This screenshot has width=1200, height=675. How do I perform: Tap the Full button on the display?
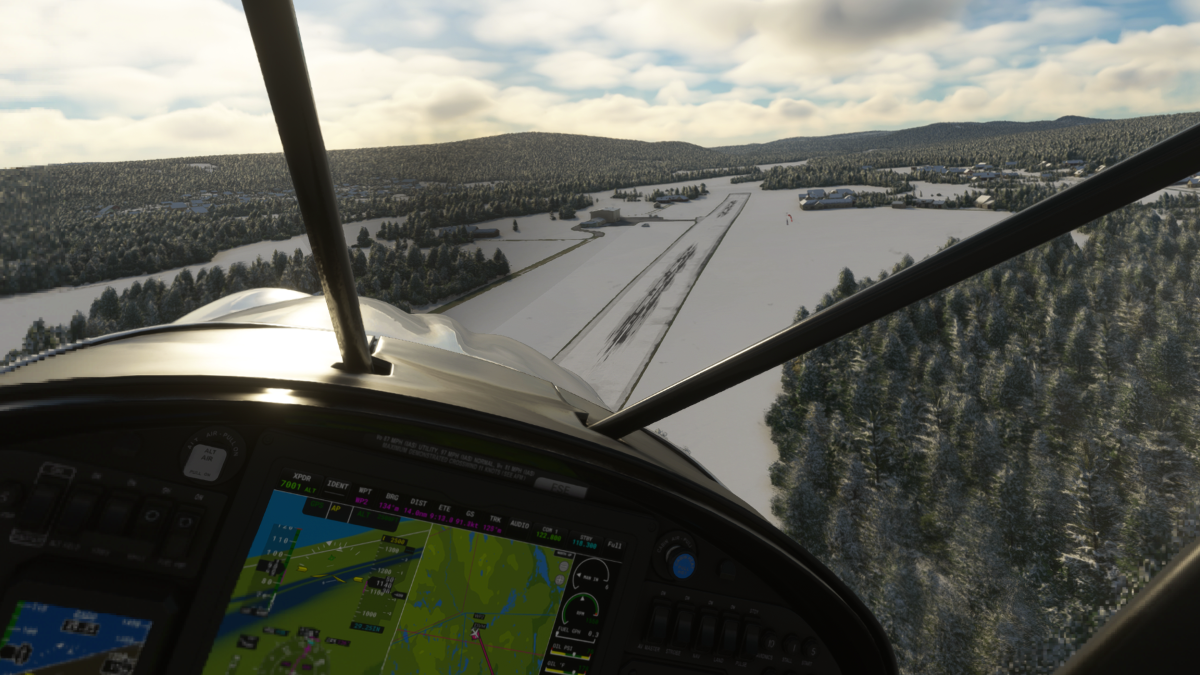[x=614, y=547]
